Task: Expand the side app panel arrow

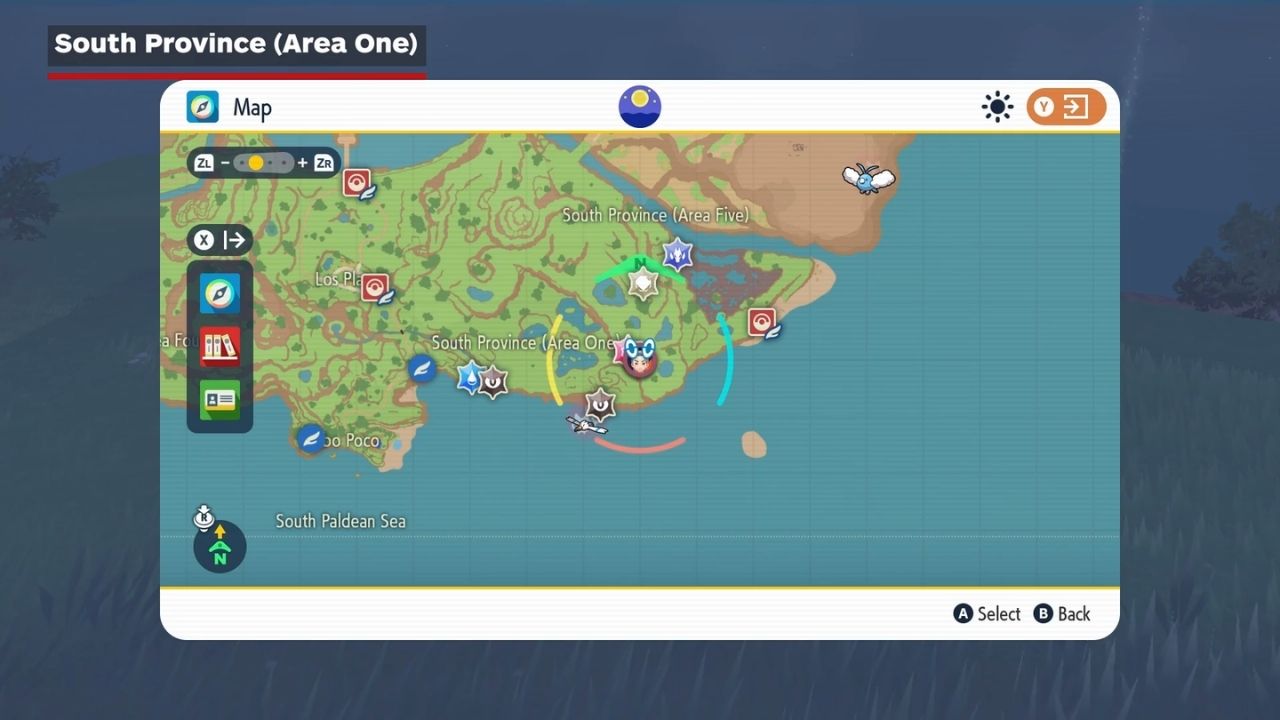Action: coord(220,240)
